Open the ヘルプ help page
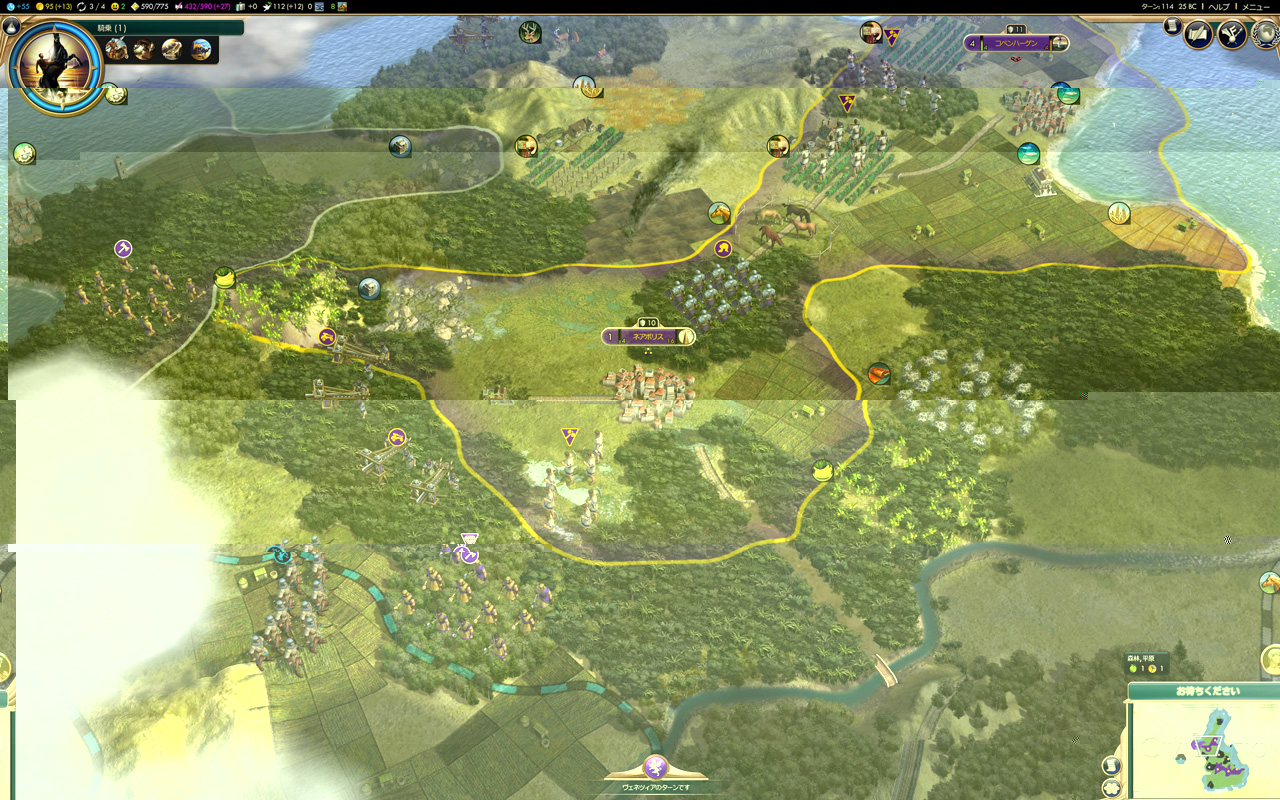1280x800 pixels. [1219, 6]
